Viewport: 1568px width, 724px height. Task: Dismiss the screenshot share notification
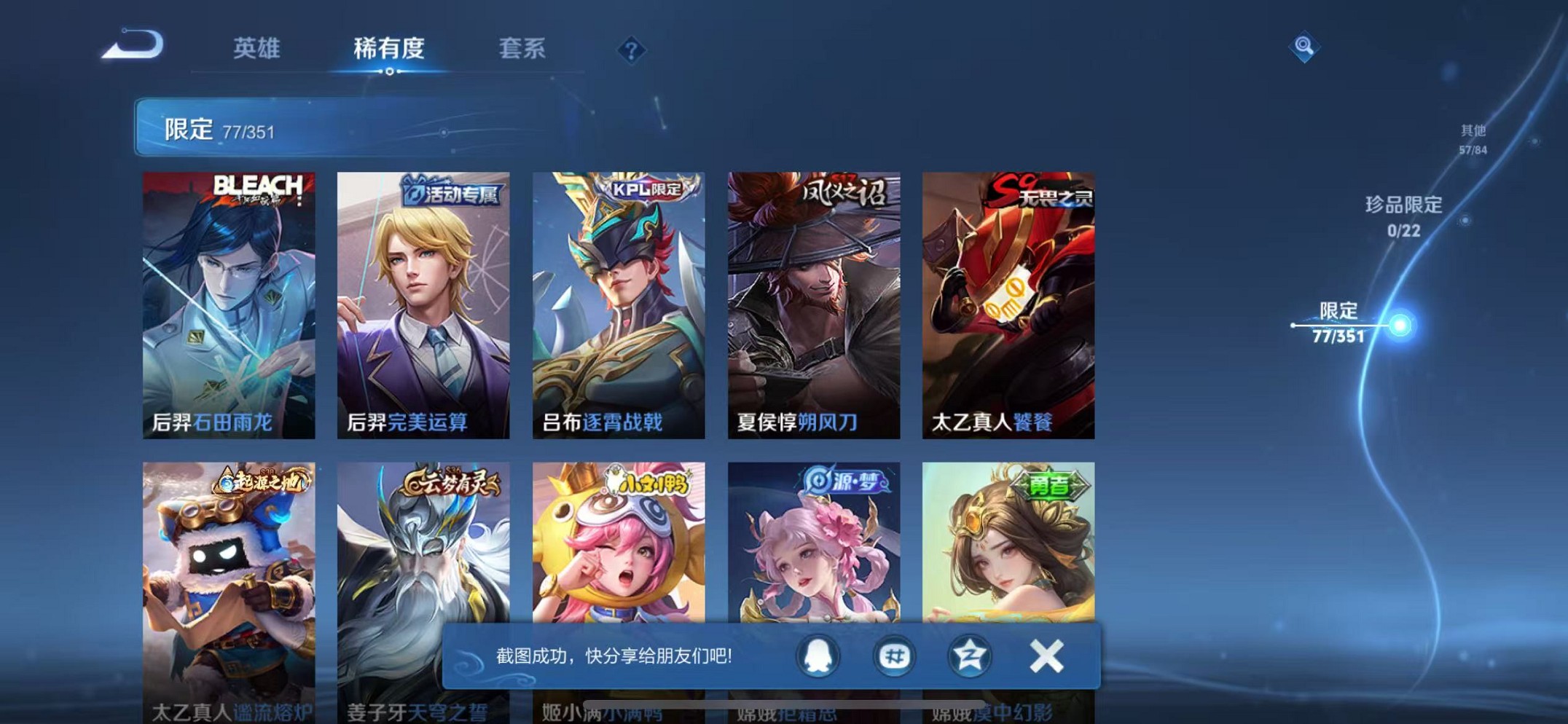1047,656
